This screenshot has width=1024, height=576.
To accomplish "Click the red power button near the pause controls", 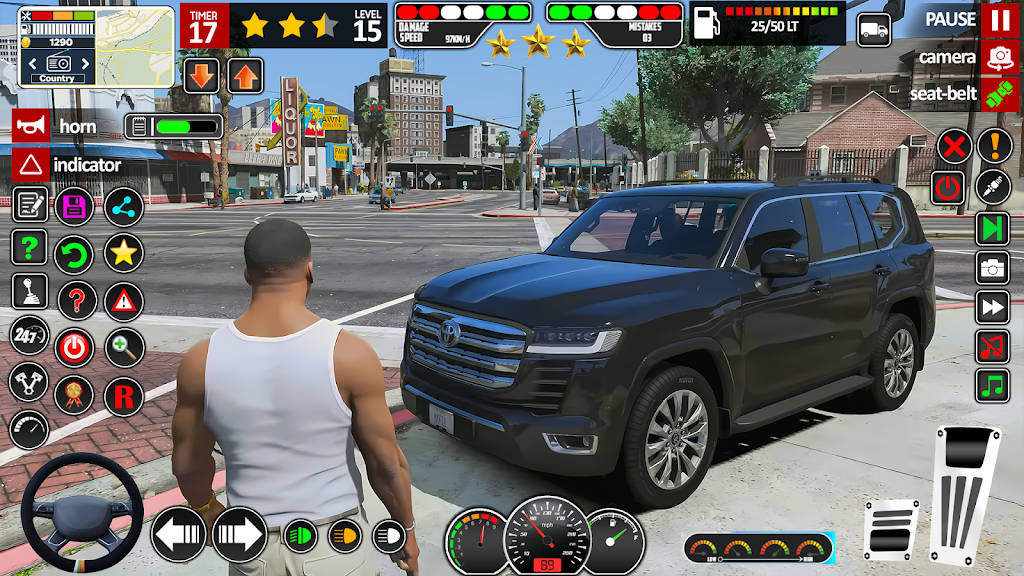I will point(947,187).
